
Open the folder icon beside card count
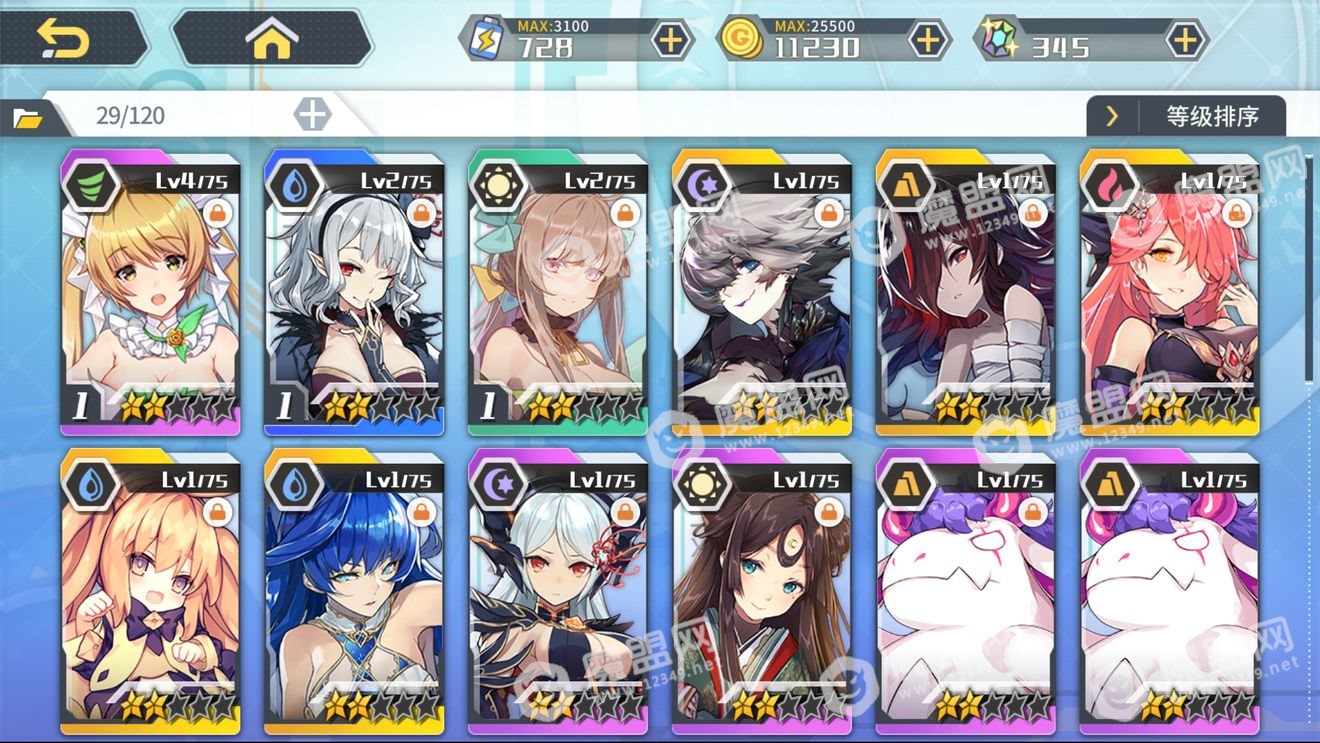click(x=28, y=119)
